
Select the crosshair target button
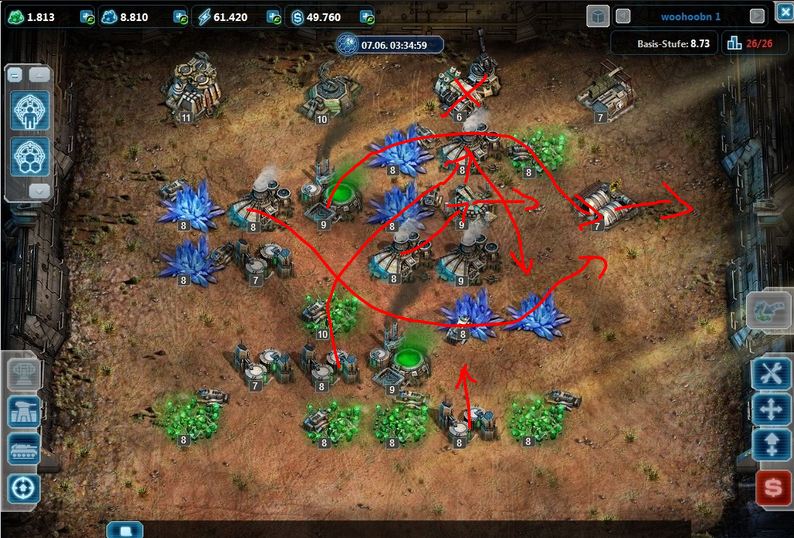tap(24, 487)
